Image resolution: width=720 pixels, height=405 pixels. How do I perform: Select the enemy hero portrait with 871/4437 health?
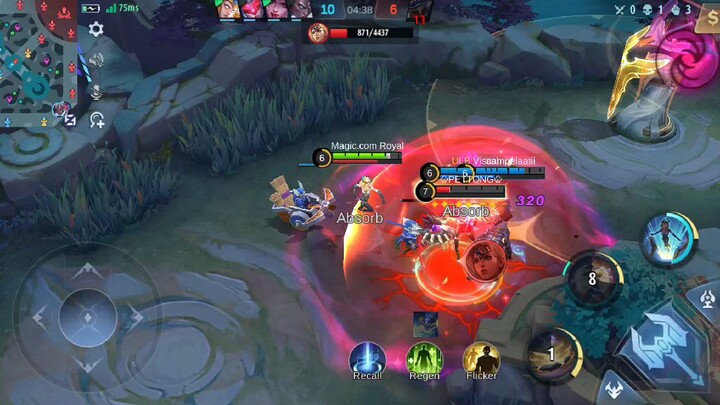tap(318, 32)
